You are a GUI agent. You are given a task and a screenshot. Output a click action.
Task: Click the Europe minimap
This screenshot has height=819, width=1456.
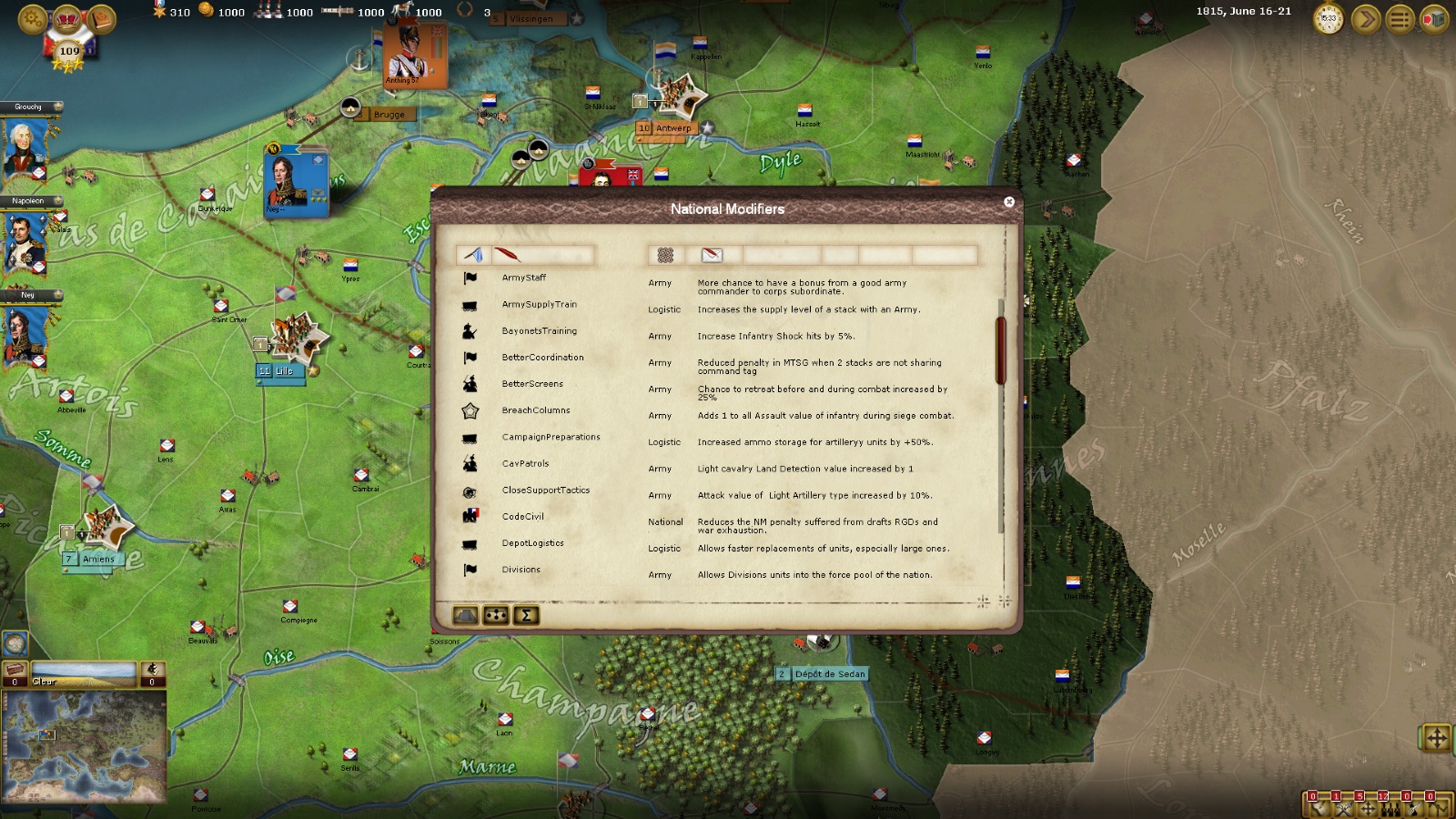click(x=84, y=746)
